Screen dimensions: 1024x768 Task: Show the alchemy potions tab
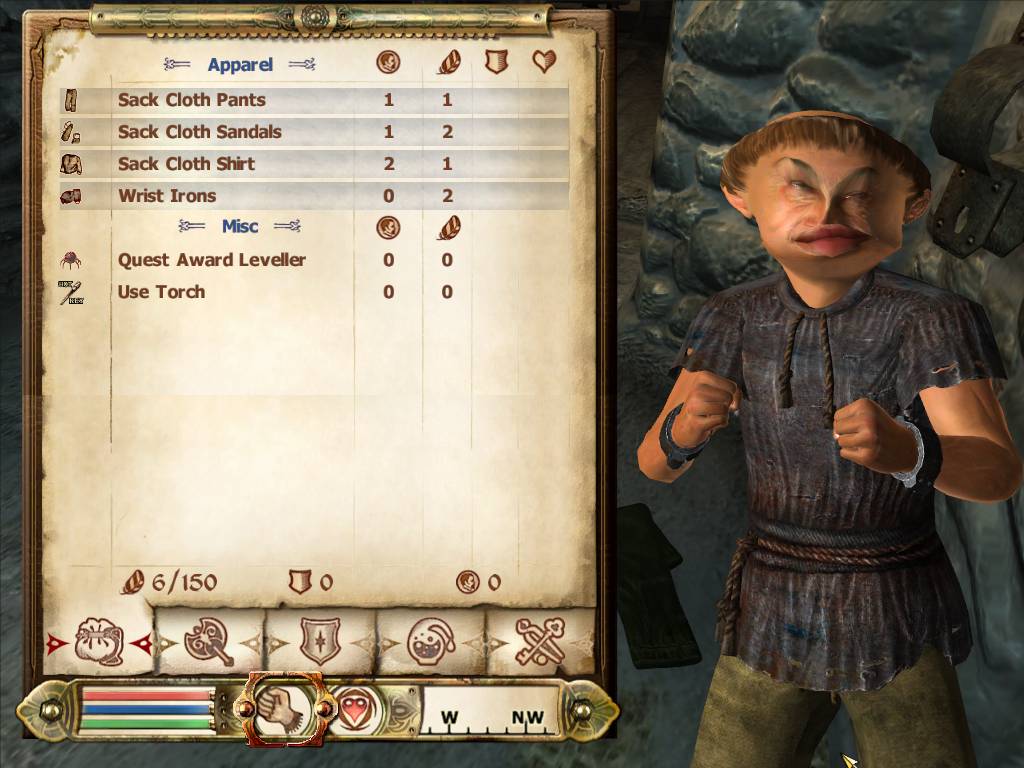point(431,642)
